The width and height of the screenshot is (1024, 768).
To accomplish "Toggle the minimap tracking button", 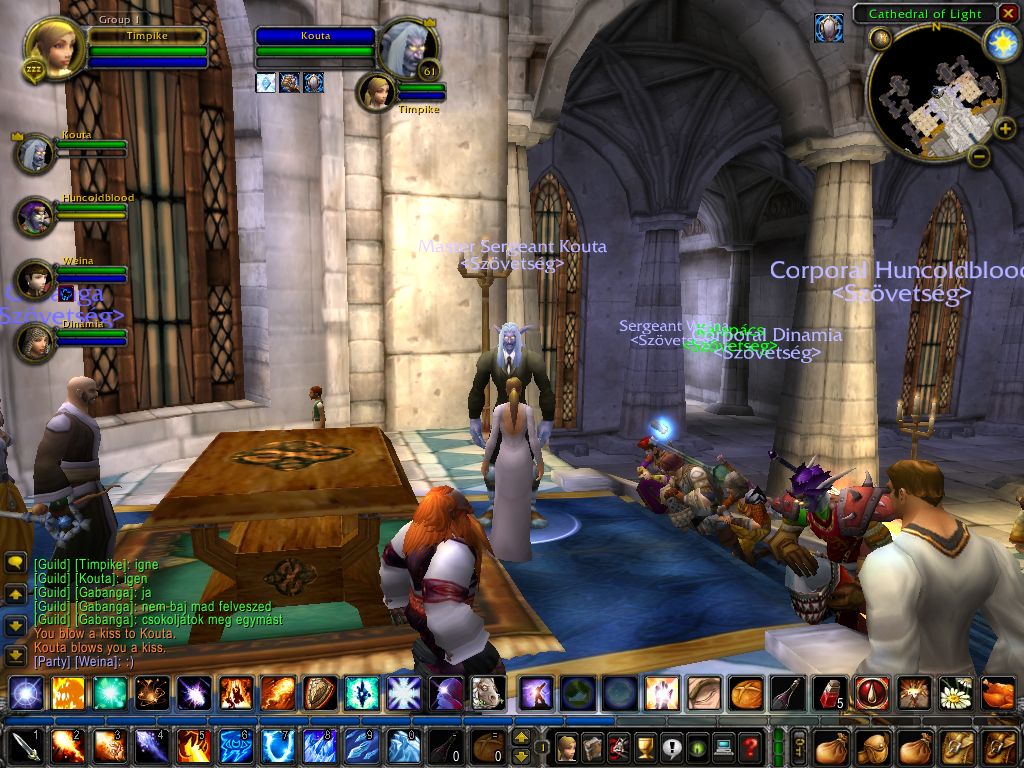I will [x=880, y=39].
